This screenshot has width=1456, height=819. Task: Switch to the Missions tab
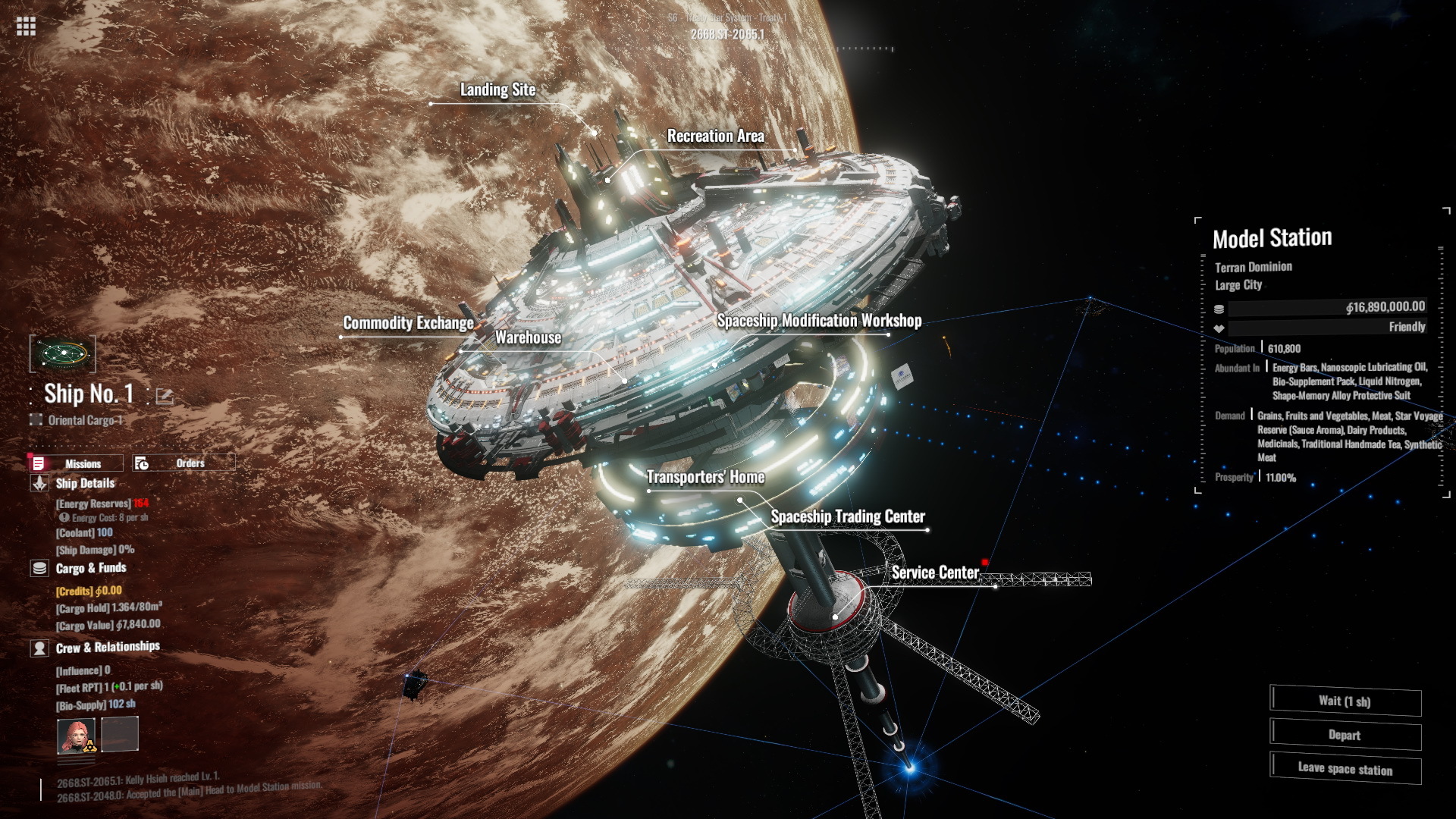77,463
